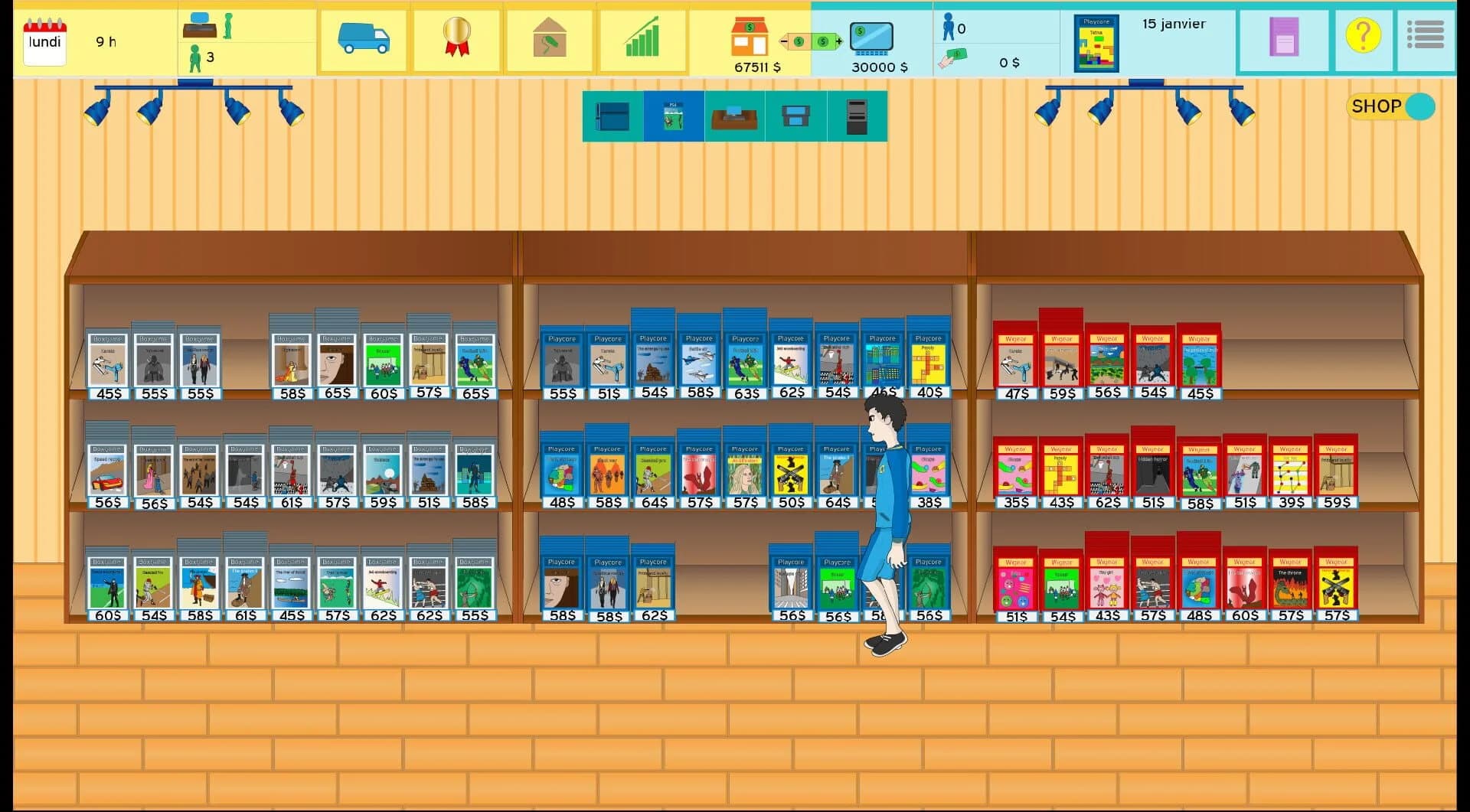
Task: Select the Wigear game priced 35$
Action: (1017, 468)
